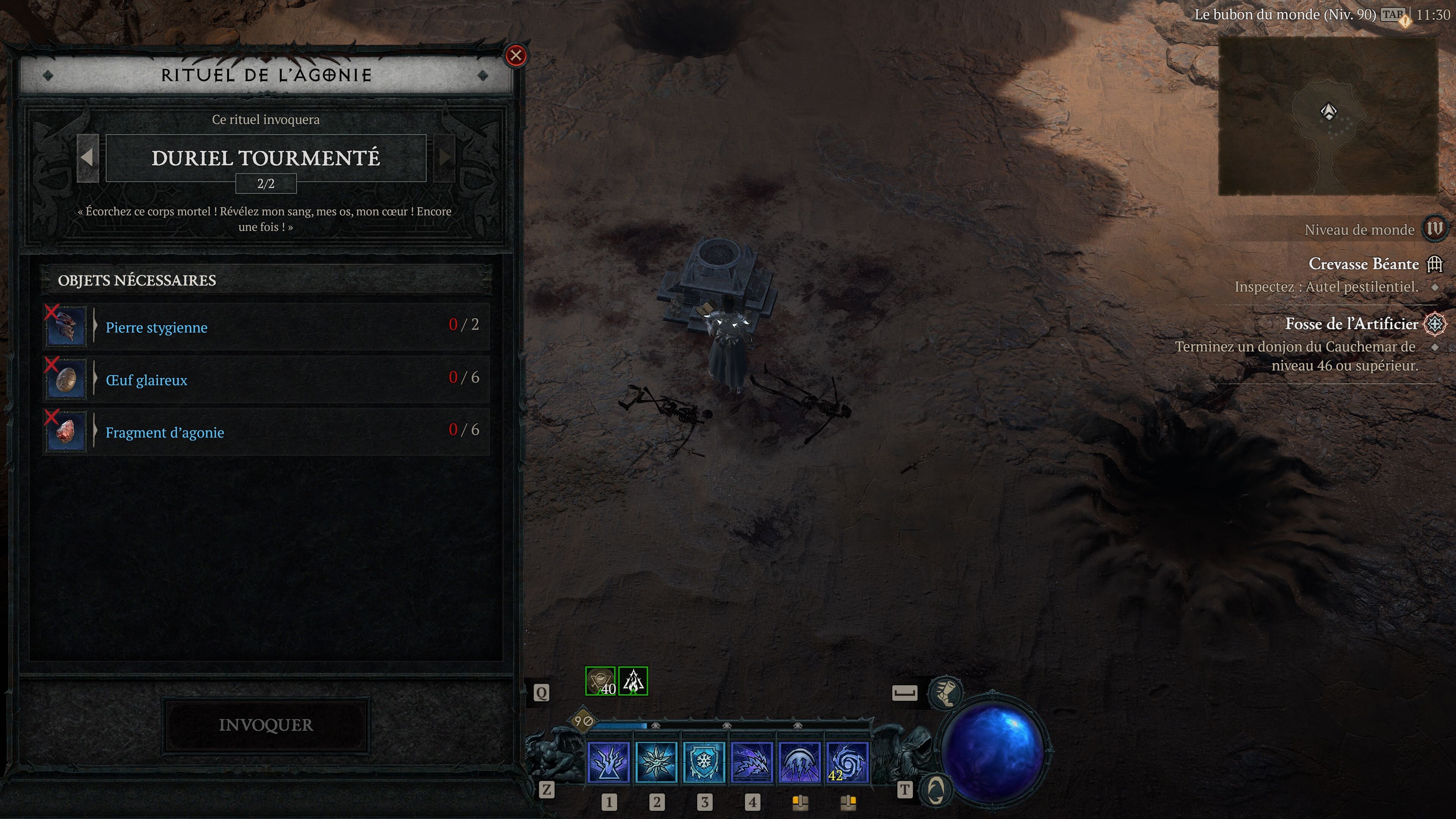Select the Fosse de l'Artificier quest tracker
Screen dimensions: 1456x819
(x=1351, y=324)
